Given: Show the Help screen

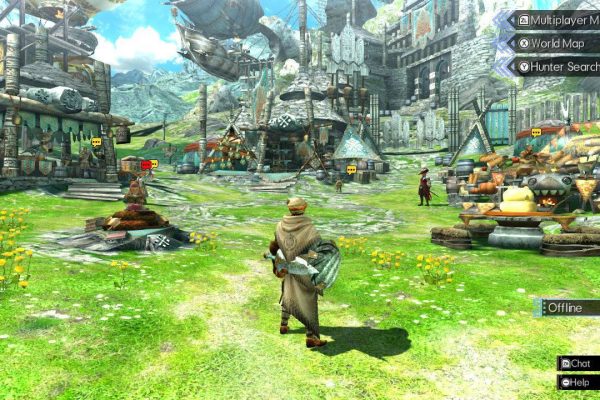Looking at the screenshot, I should tap(578, 381).
